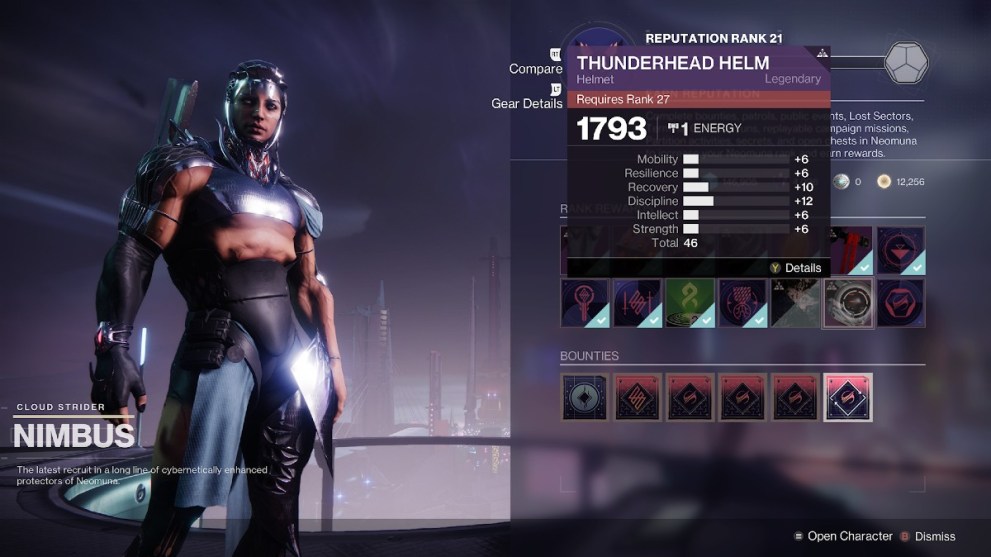This screenshot has height=557, width=991.
Task: Choose the circle-and-triangle emblem reward
Action: click(900, 250)
